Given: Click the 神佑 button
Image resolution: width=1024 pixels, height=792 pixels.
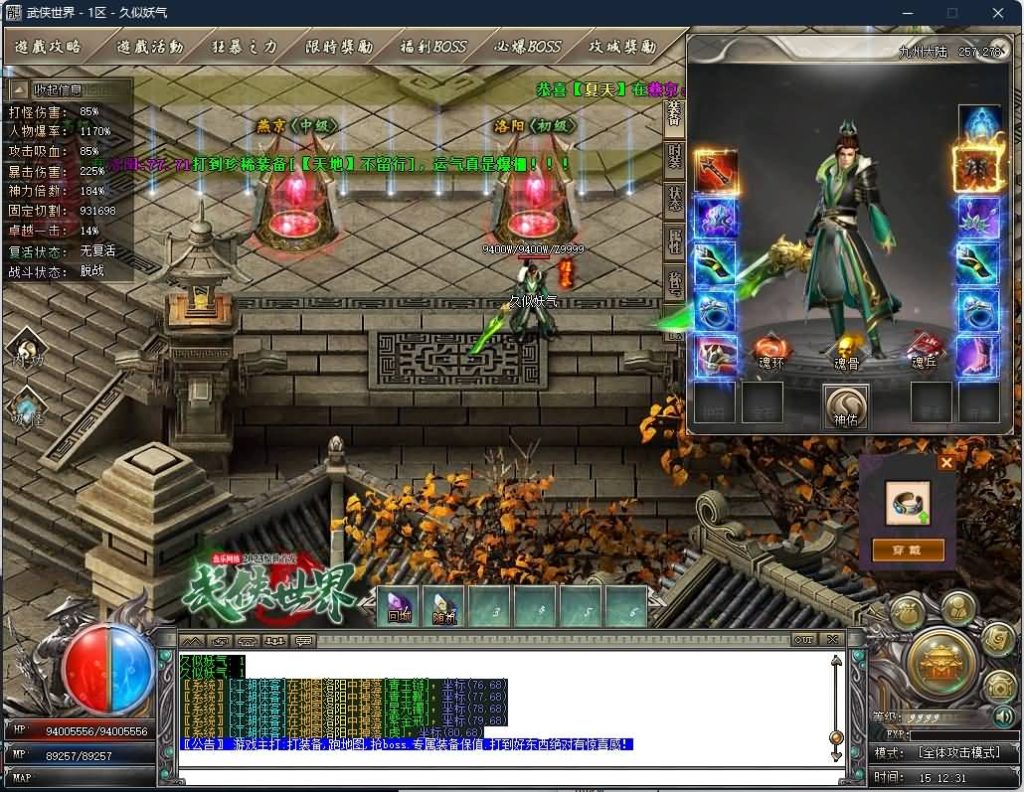Looking at the screenshot, I should tap(846, 405).
